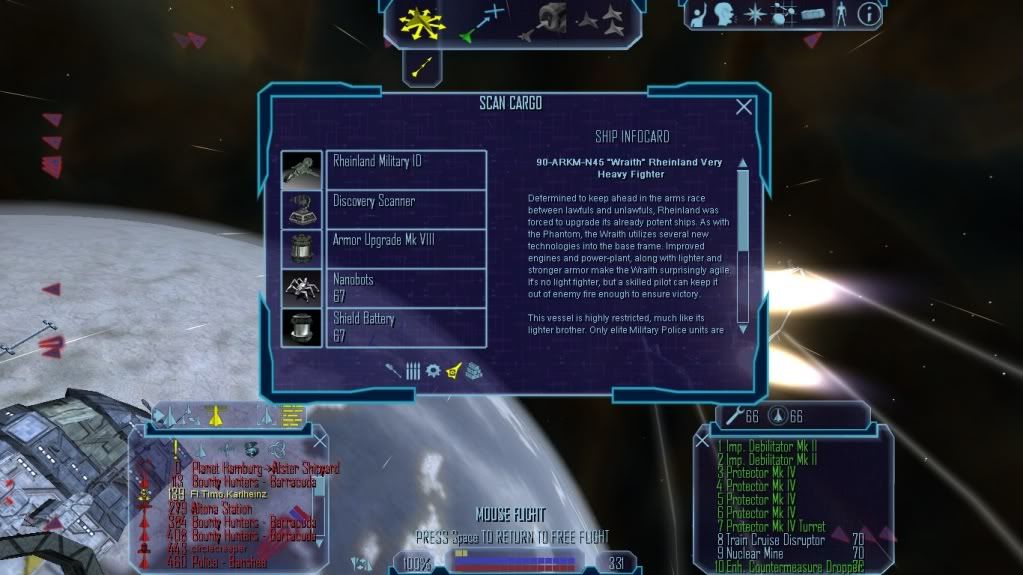Show the stacked crates commodities filter
1023x575 pixels.
point(473,370)
